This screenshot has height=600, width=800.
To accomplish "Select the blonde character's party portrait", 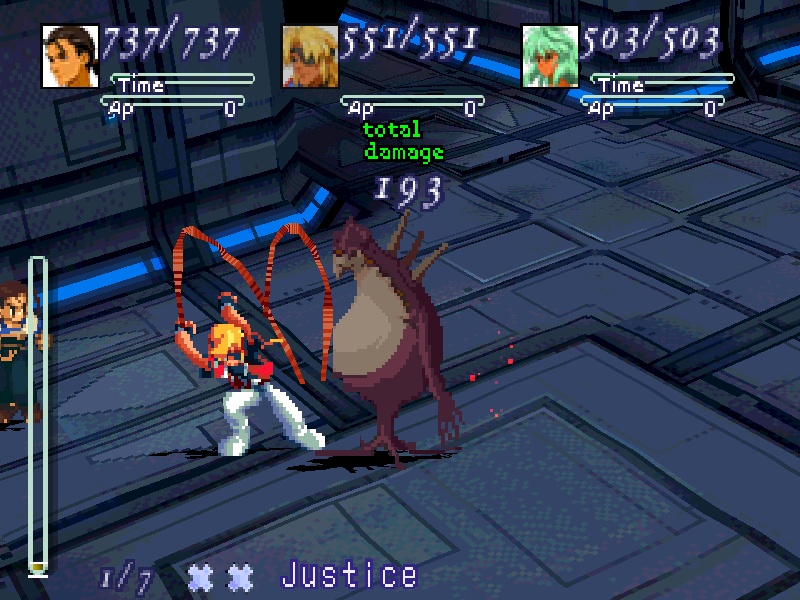I will coord(310,55).
